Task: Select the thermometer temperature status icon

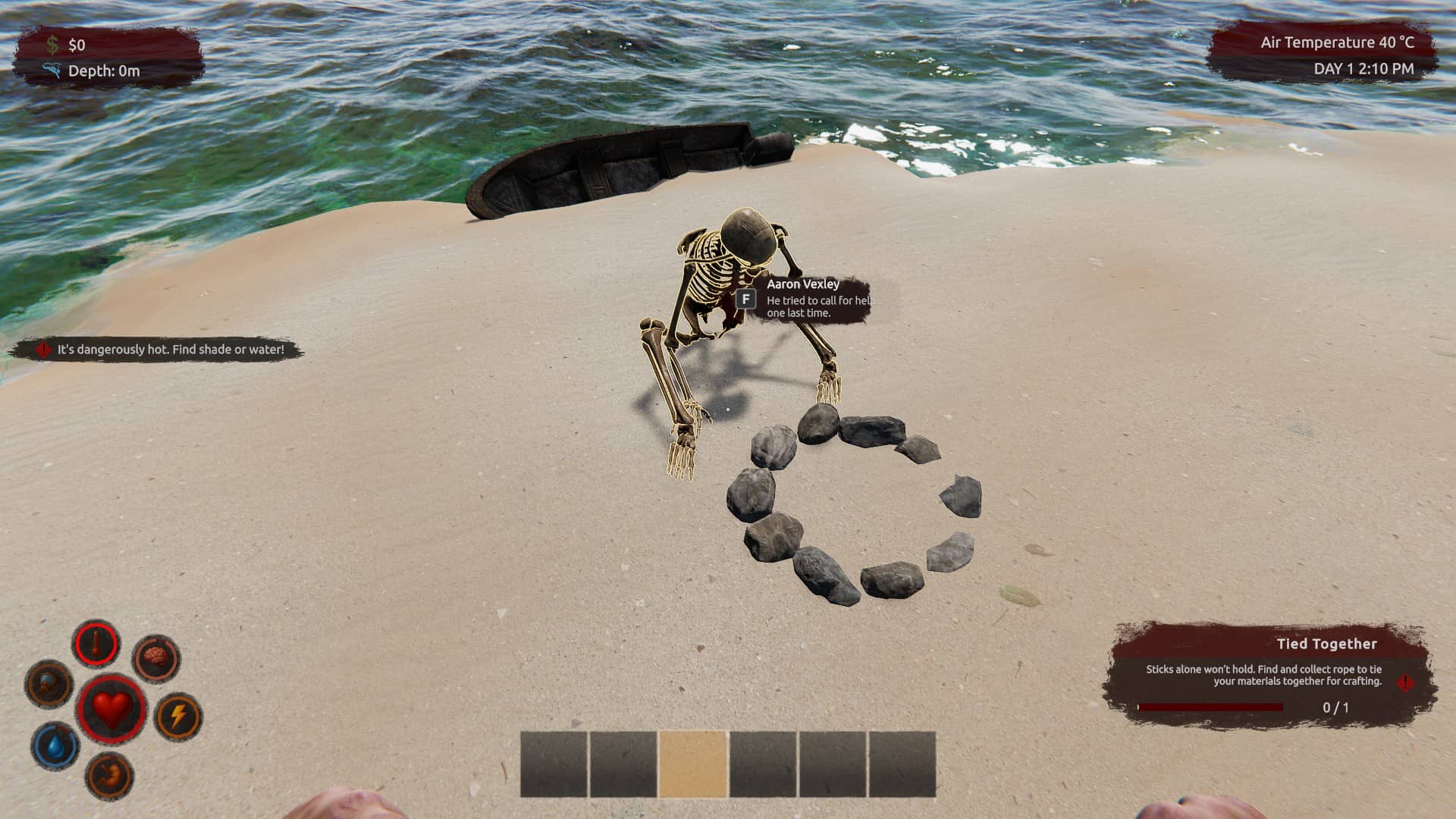Action: (x=96, y=645)
